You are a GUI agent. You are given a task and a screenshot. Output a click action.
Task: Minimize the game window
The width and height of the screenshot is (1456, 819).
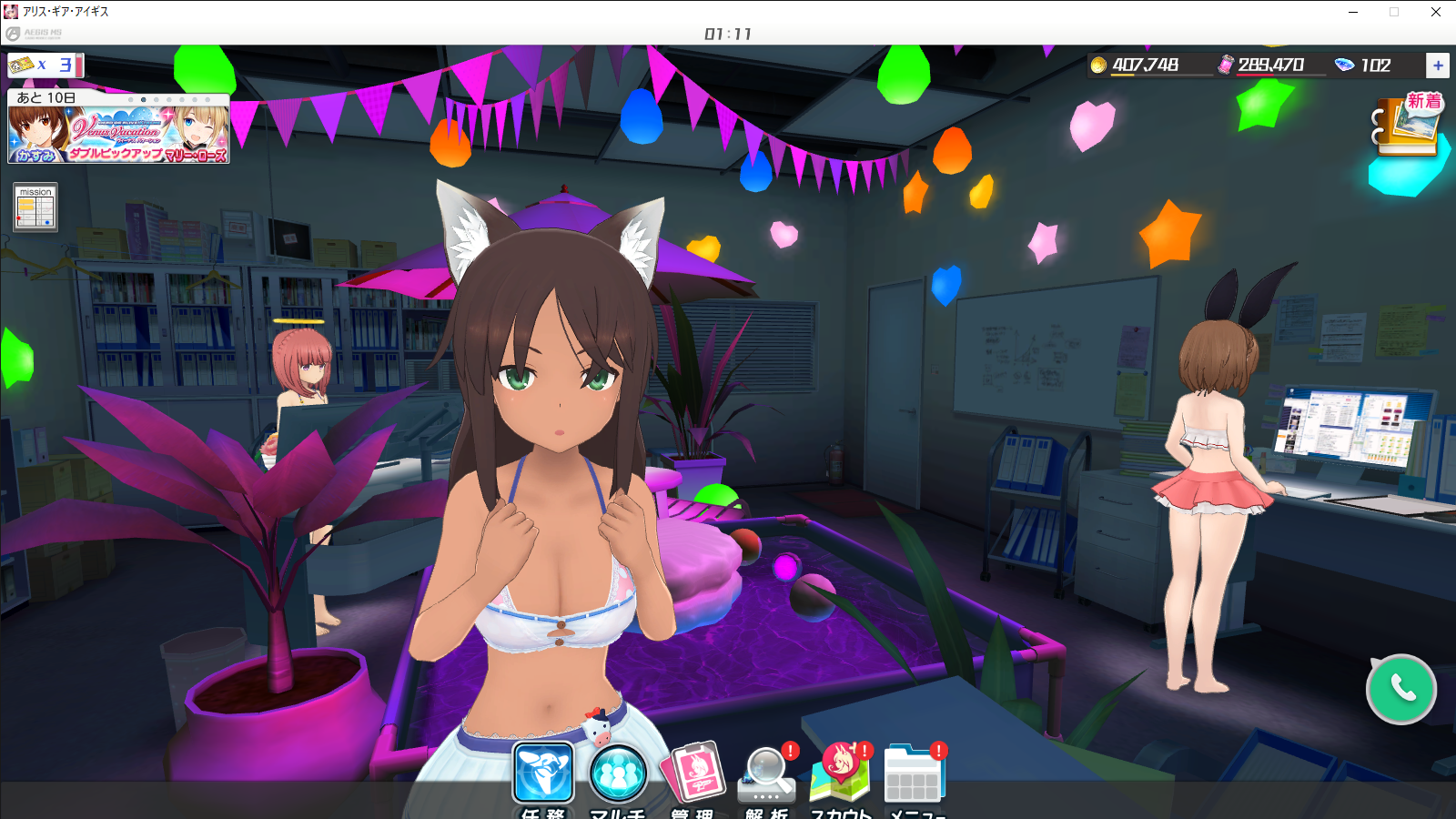[1353, 12]
